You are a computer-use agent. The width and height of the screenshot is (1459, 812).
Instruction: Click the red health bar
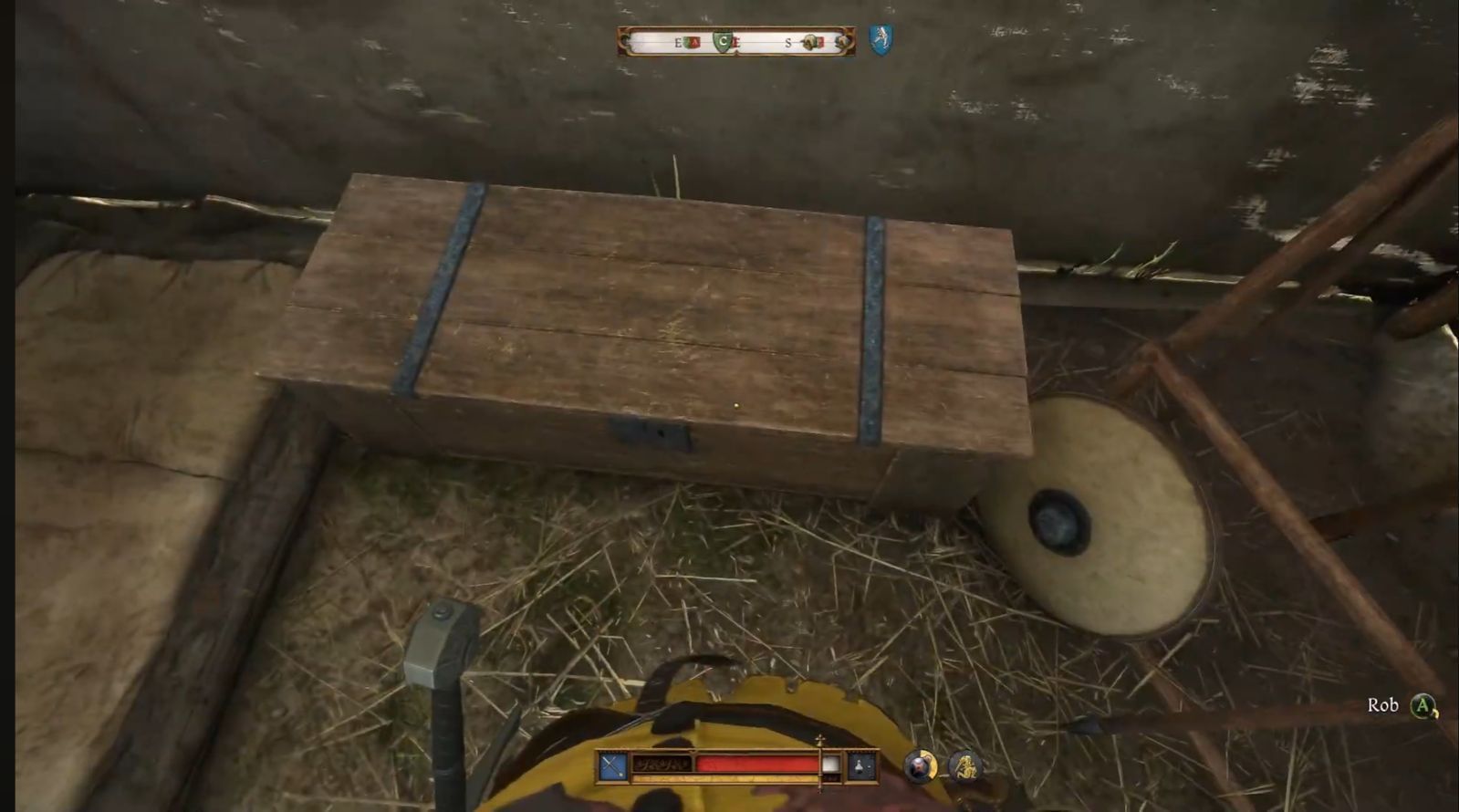click(757, 763)
